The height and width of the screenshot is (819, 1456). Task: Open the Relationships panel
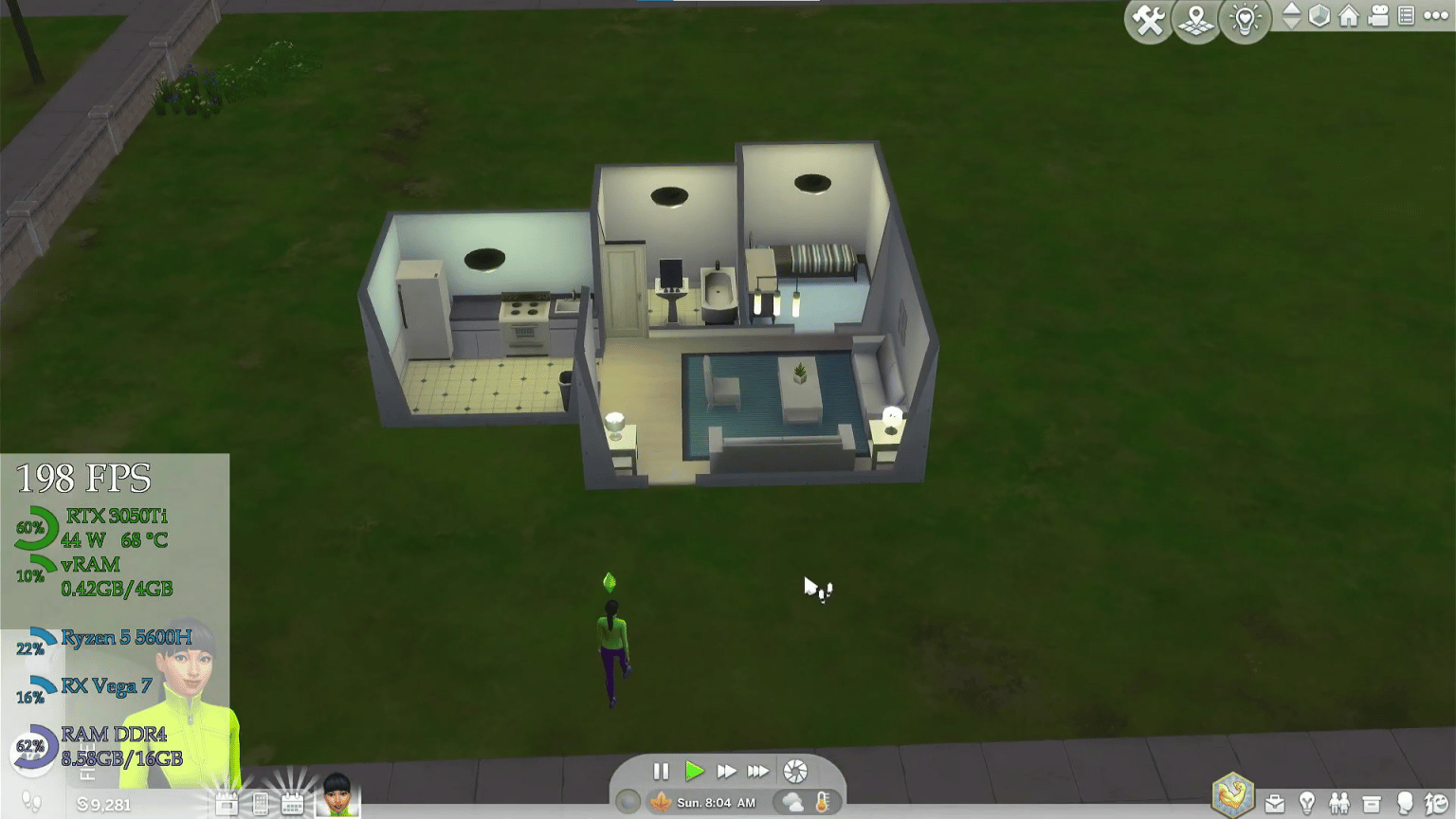coord(1340,804)
